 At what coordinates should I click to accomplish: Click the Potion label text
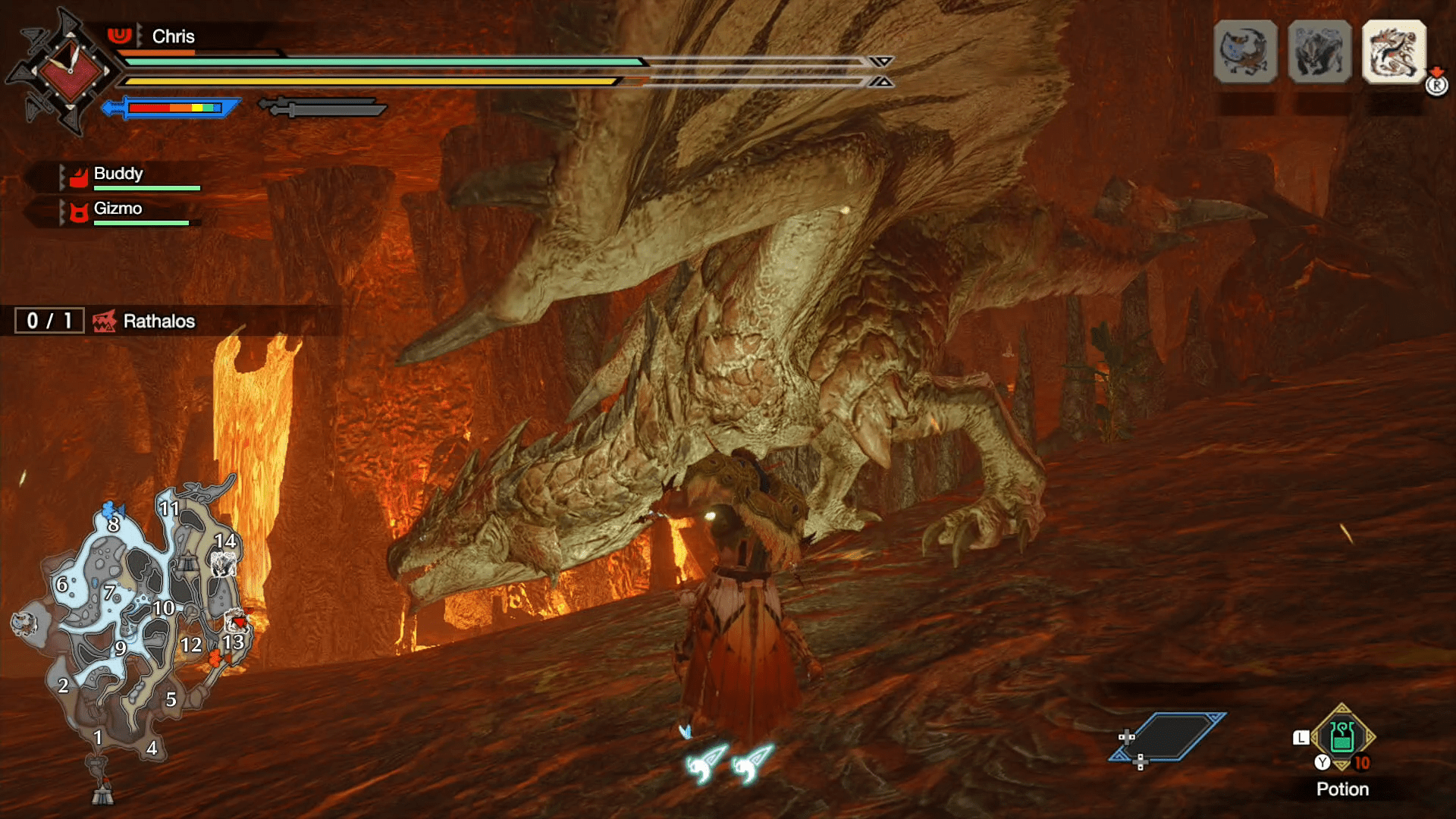click(1343, 789)
